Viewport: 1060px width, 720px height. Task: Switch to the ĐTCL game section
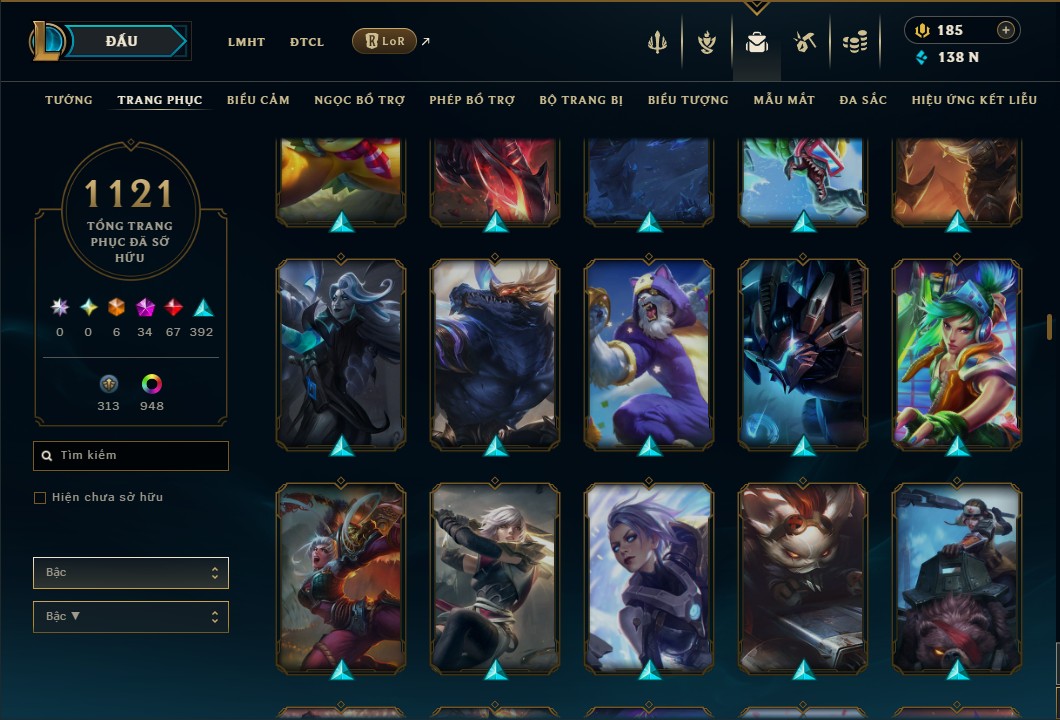[307, 42]
